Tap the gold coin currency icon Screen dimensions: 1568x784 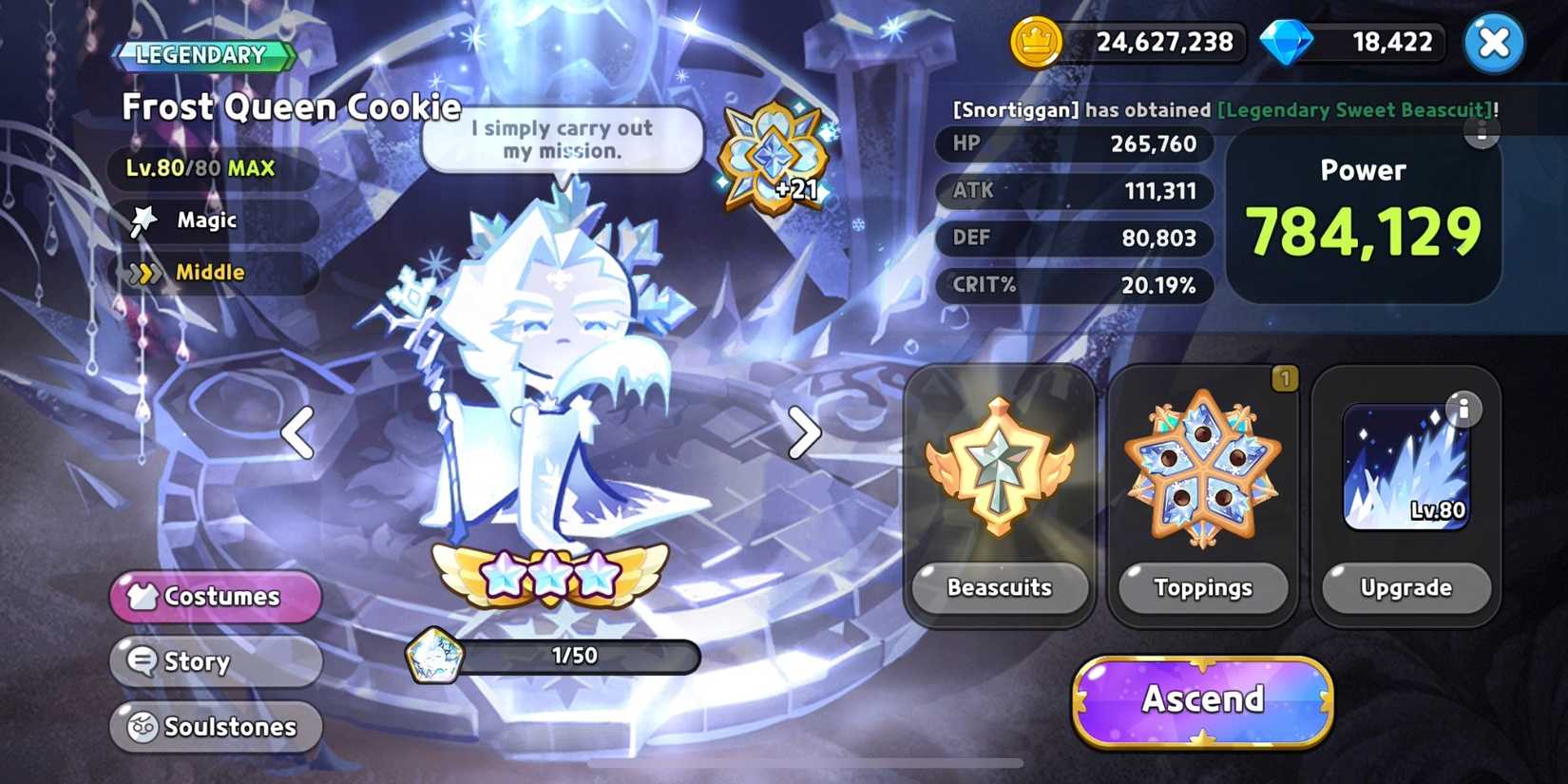[x=1035, y=42]
